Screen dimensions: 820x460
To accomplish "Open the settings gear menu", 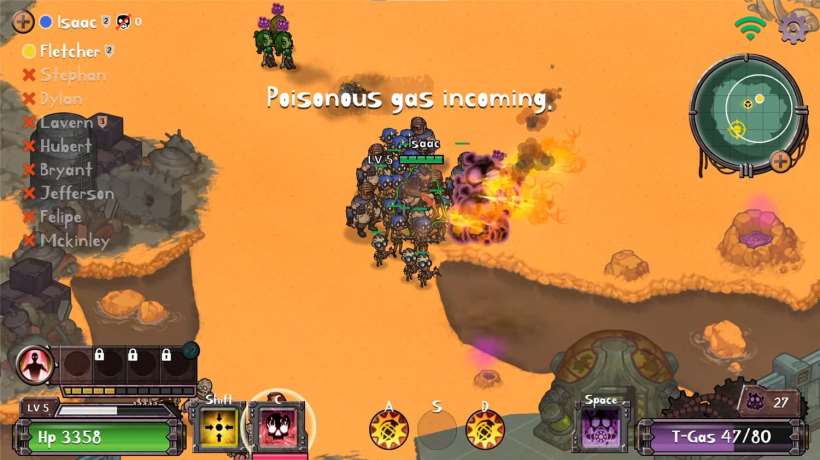I will coord(793,27).
